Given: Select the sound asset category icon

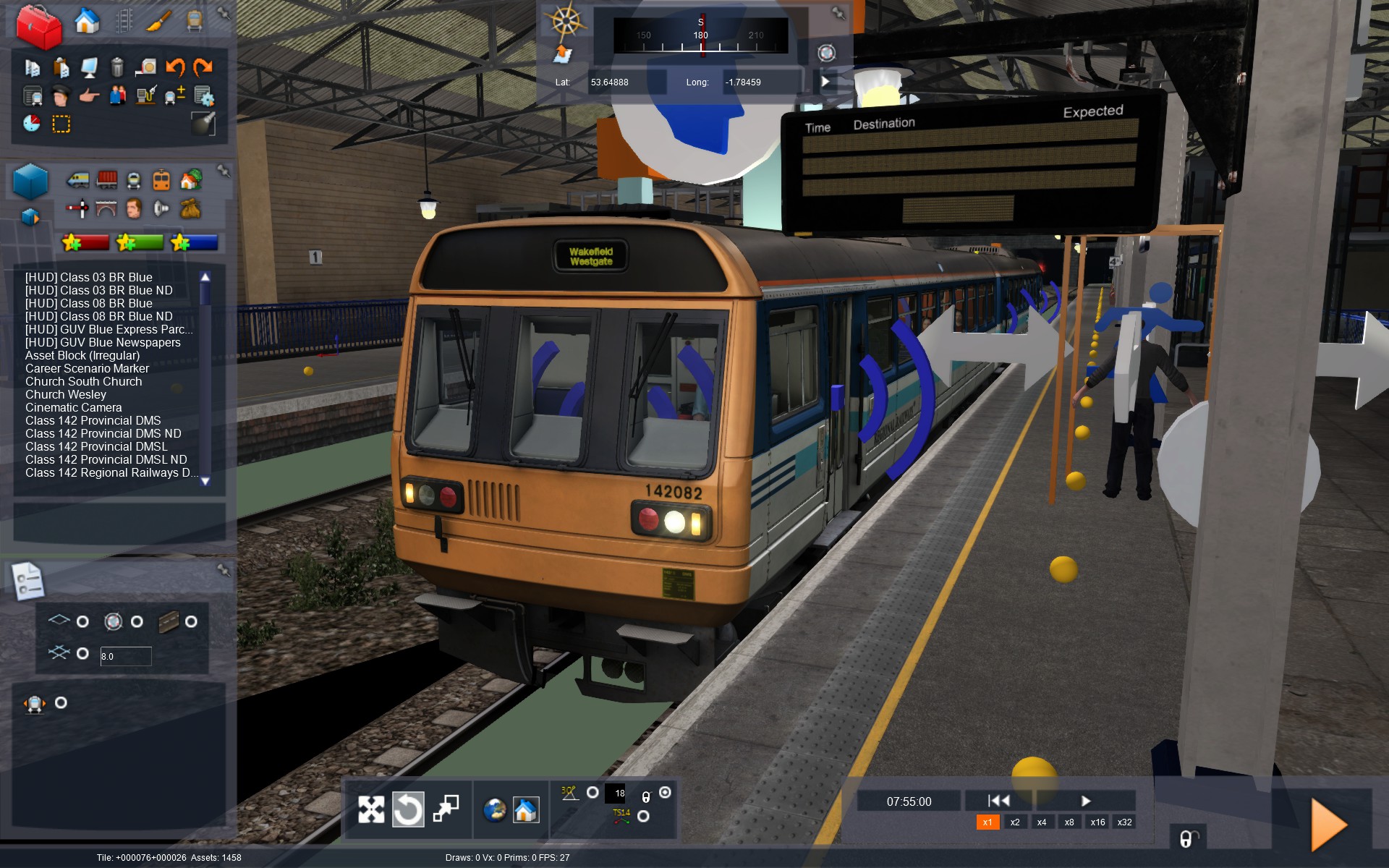Looking at the screenshot, I should pyautogui.click(x=161, y=208).
